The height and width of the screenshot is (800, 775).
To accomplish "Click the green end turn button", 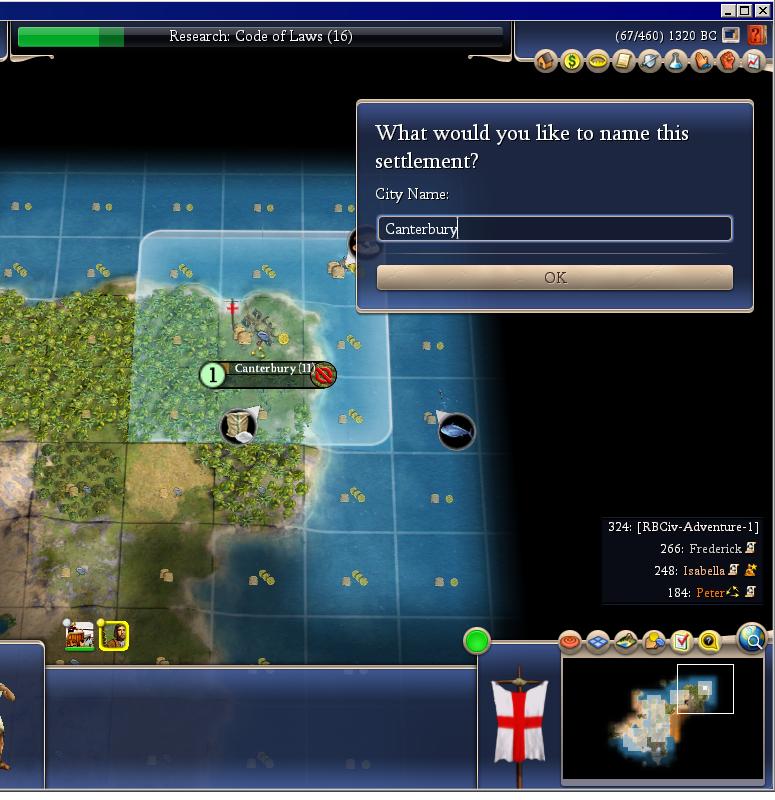I will tap(477, 641).
